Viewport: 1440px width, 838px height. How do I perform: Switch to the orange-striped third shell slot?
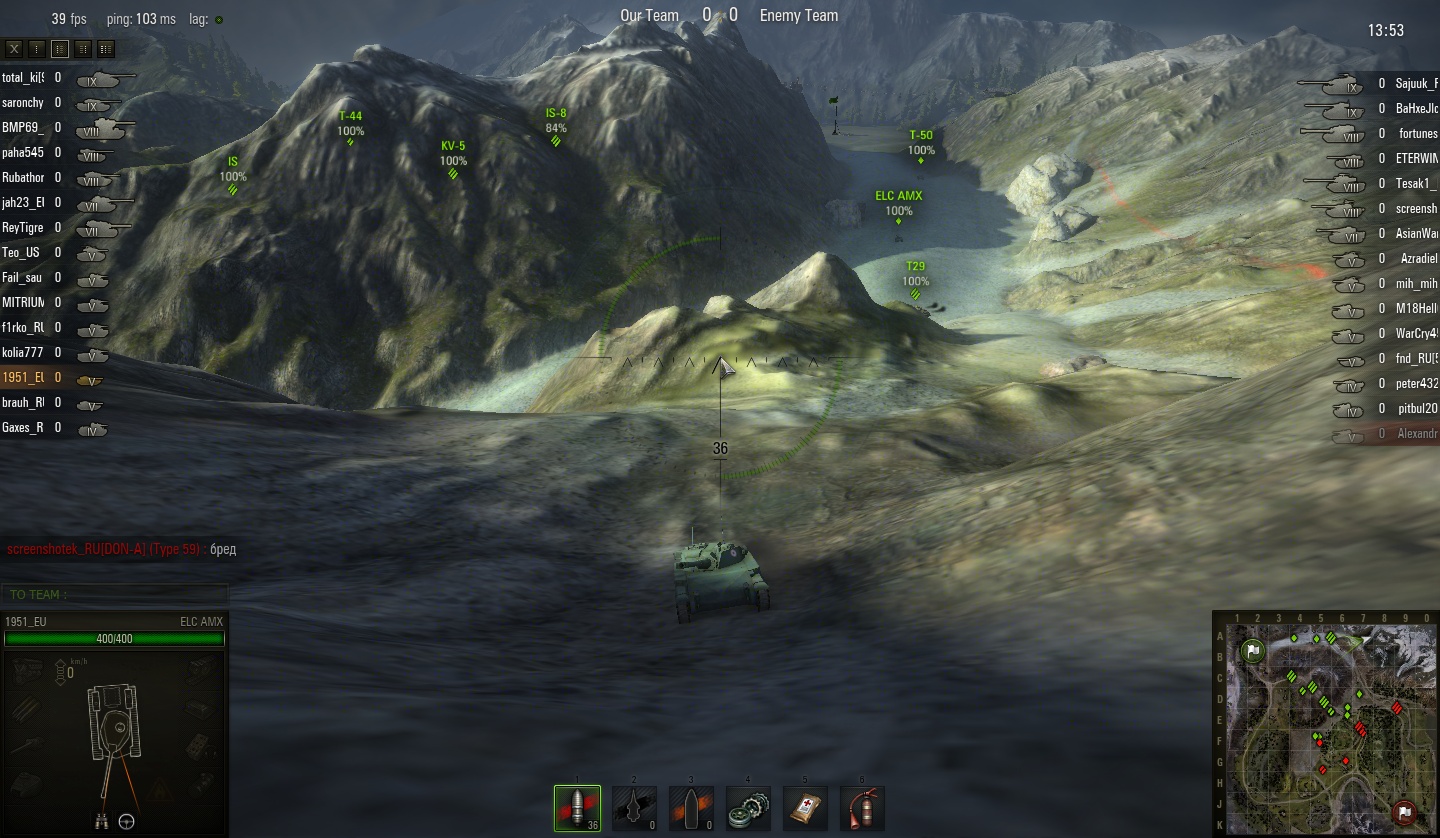point(691,808)
